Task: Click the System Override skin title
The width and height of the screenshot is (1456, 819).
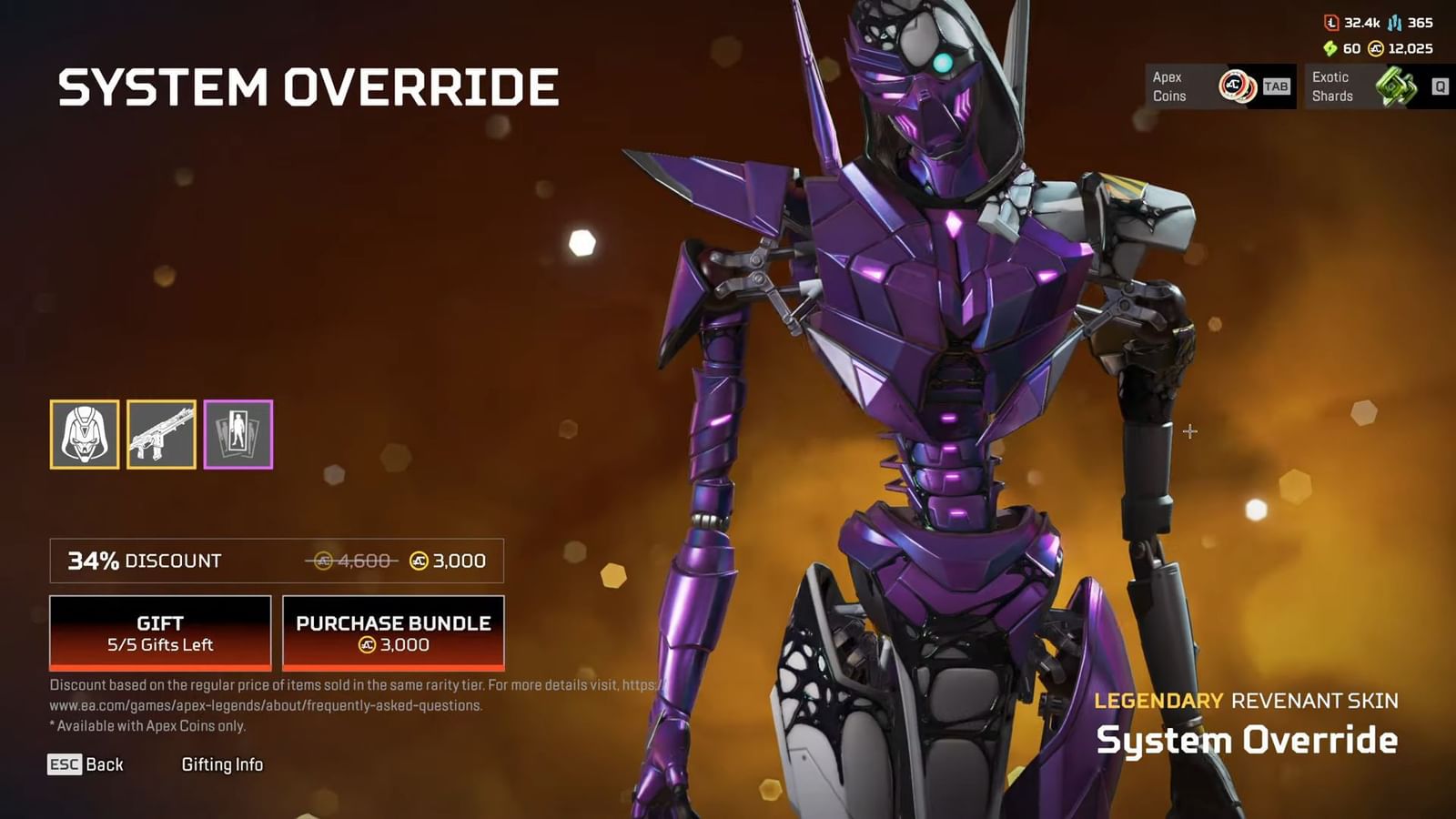Action: point(1248,740)
